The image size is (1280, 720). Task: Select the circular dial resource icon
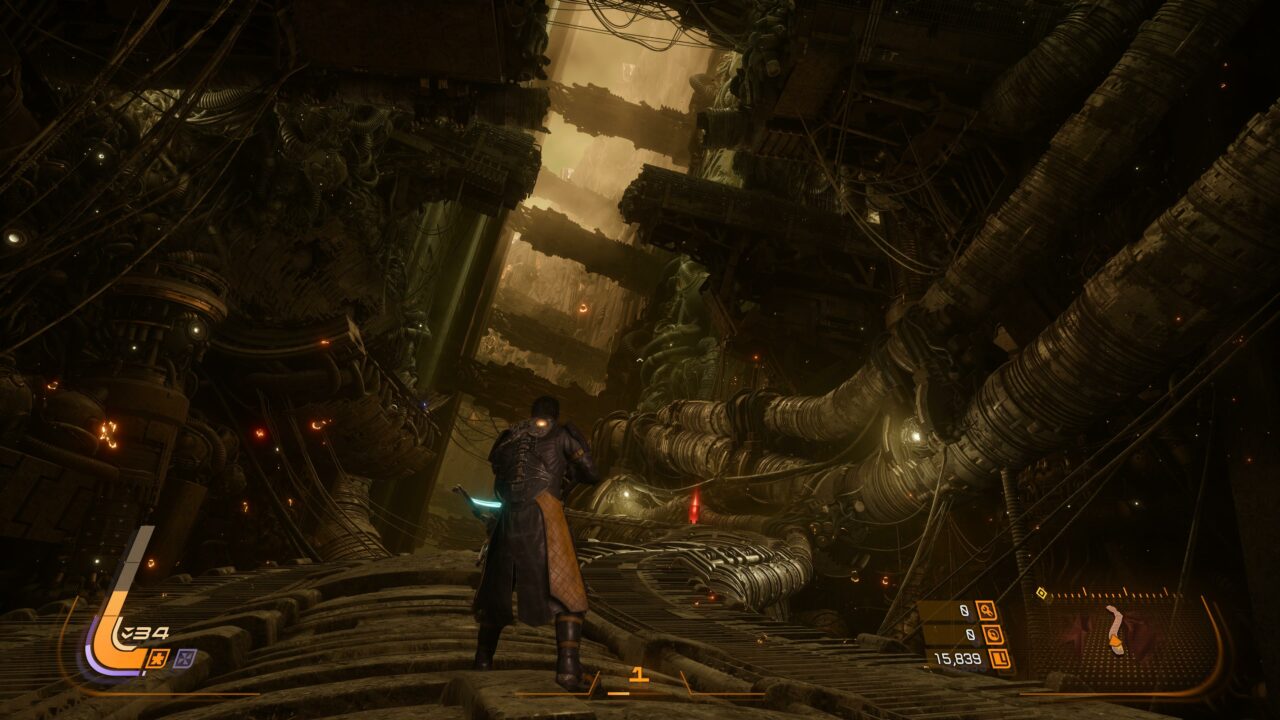pyautogui.click(x=993, y=634)
